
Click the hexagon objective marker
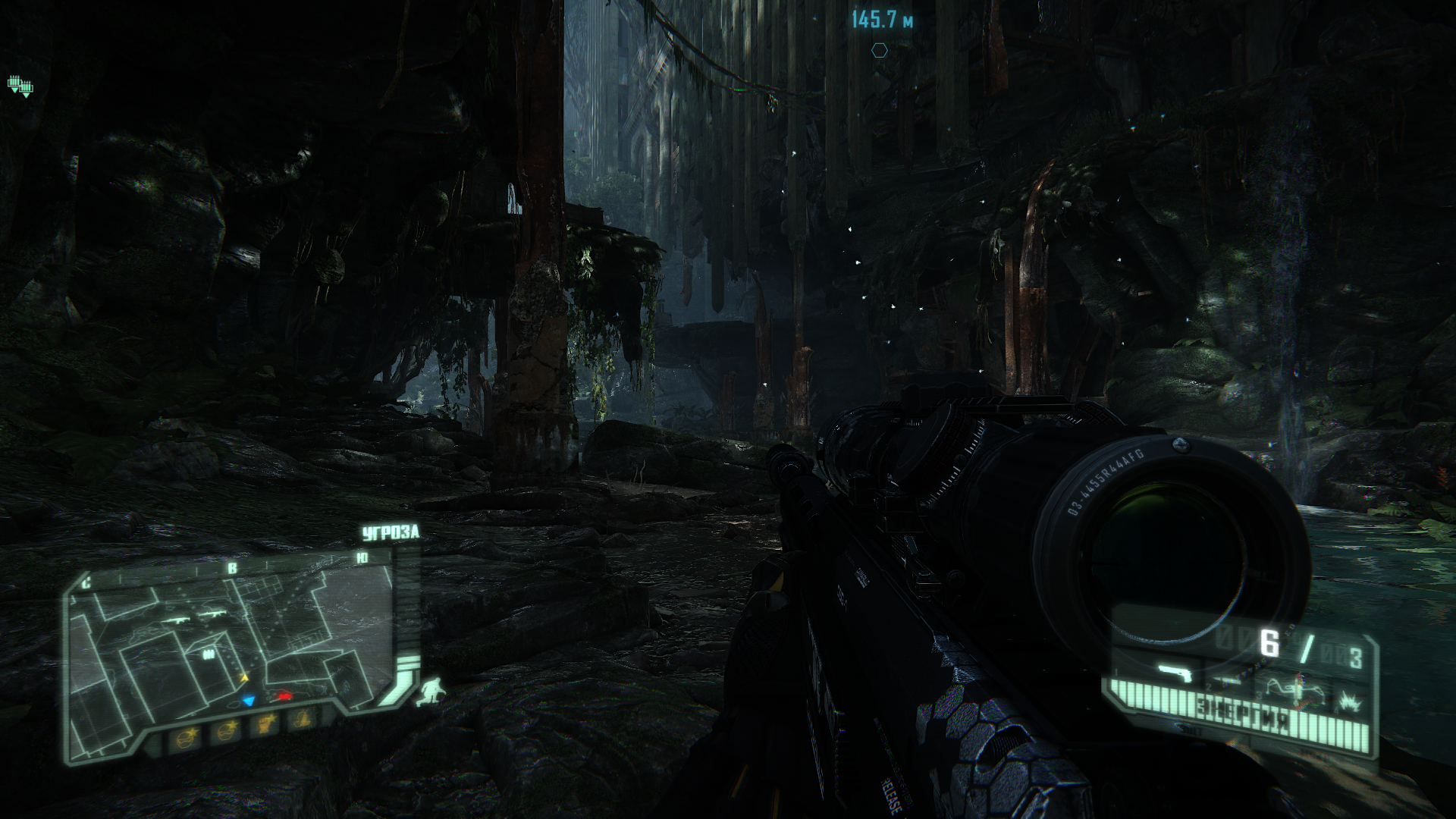(879, 51)
